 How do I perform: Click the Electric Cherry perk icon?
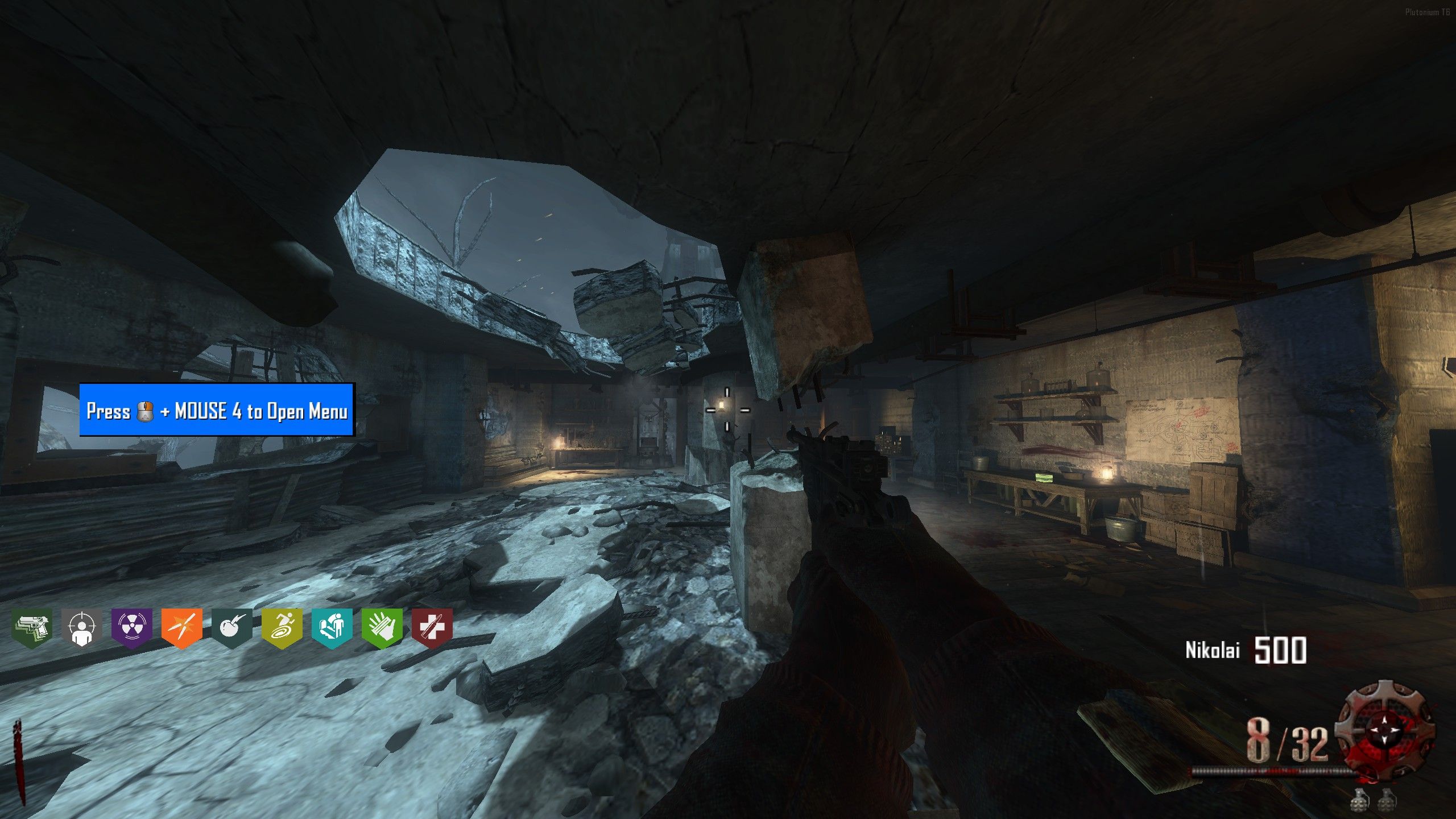232,627
